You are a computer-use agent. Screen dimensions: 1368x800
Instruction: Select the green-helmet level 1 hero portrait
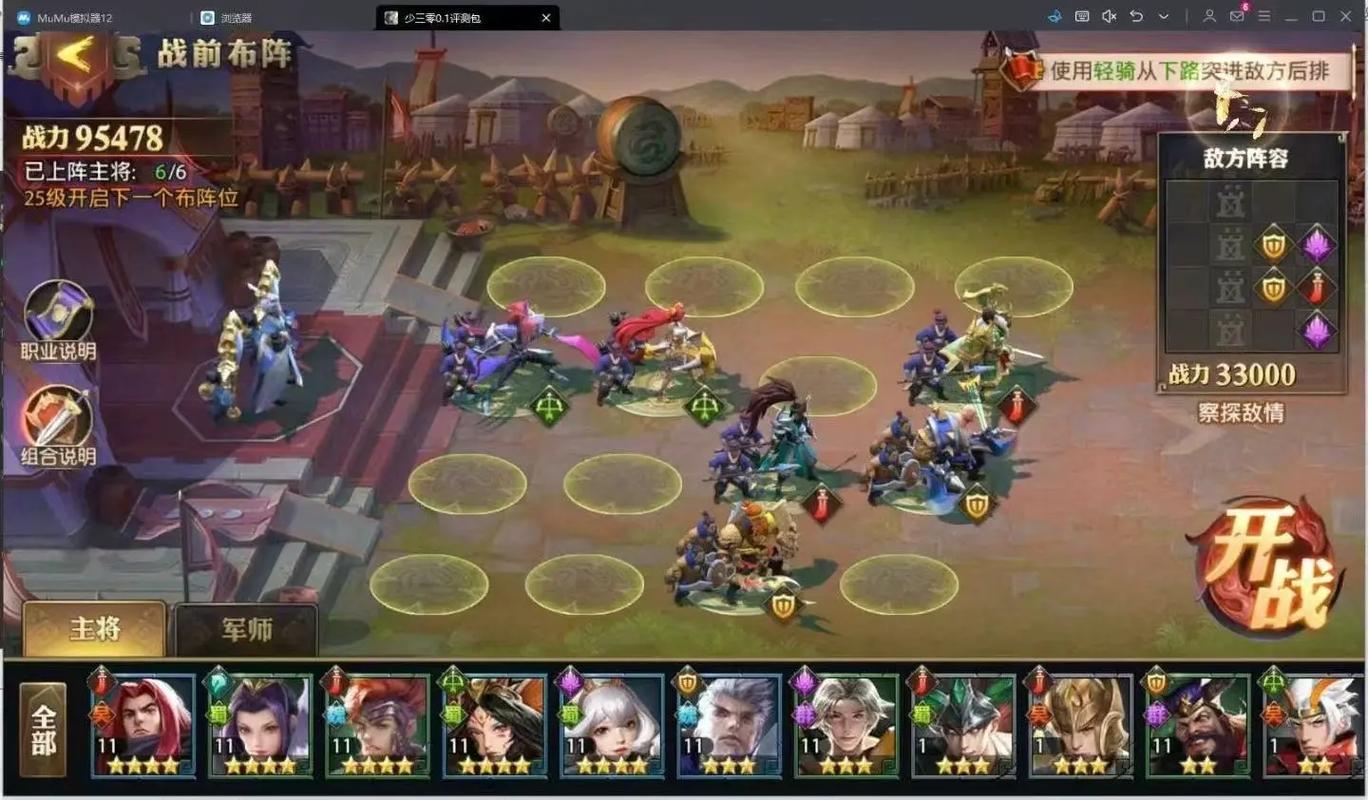[963, 724]
